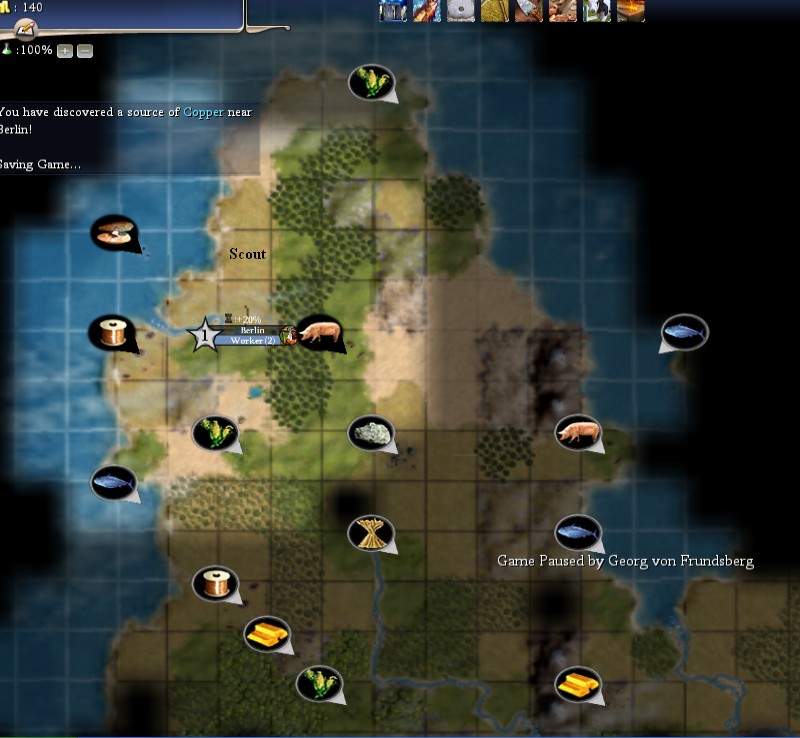
Task: Increase the research rate with the plus button
Action: [65, 50]
